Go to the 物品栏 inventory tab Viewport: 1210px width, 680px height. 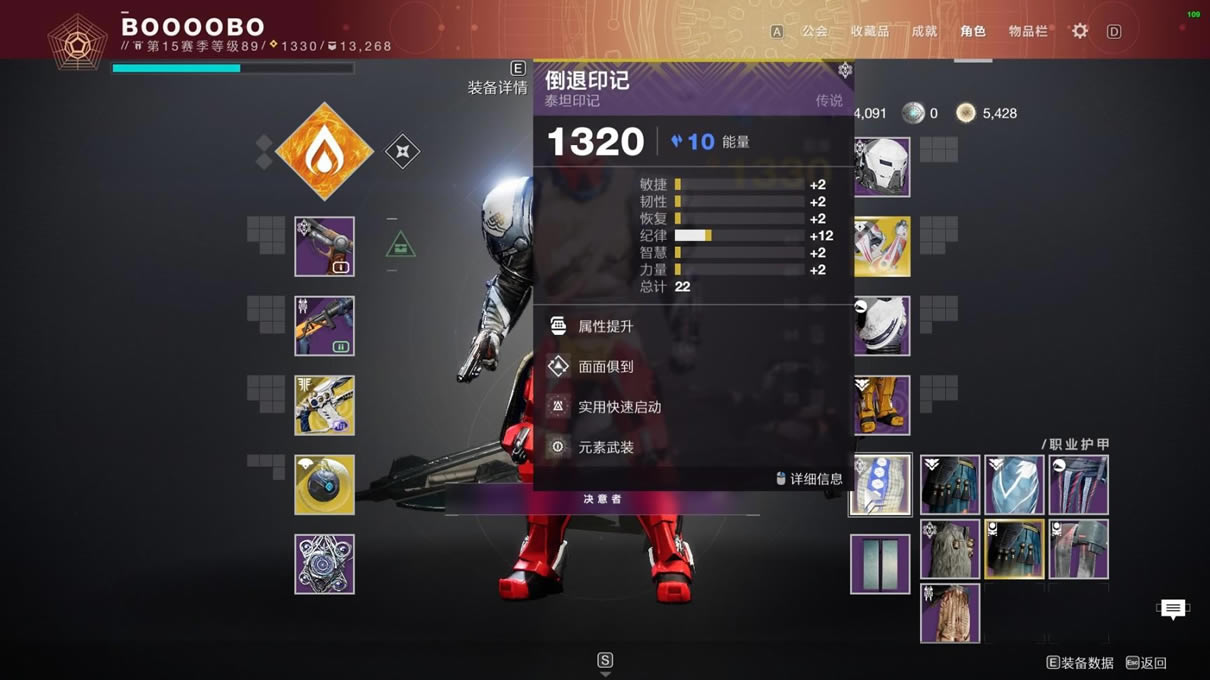[1028, 32]
